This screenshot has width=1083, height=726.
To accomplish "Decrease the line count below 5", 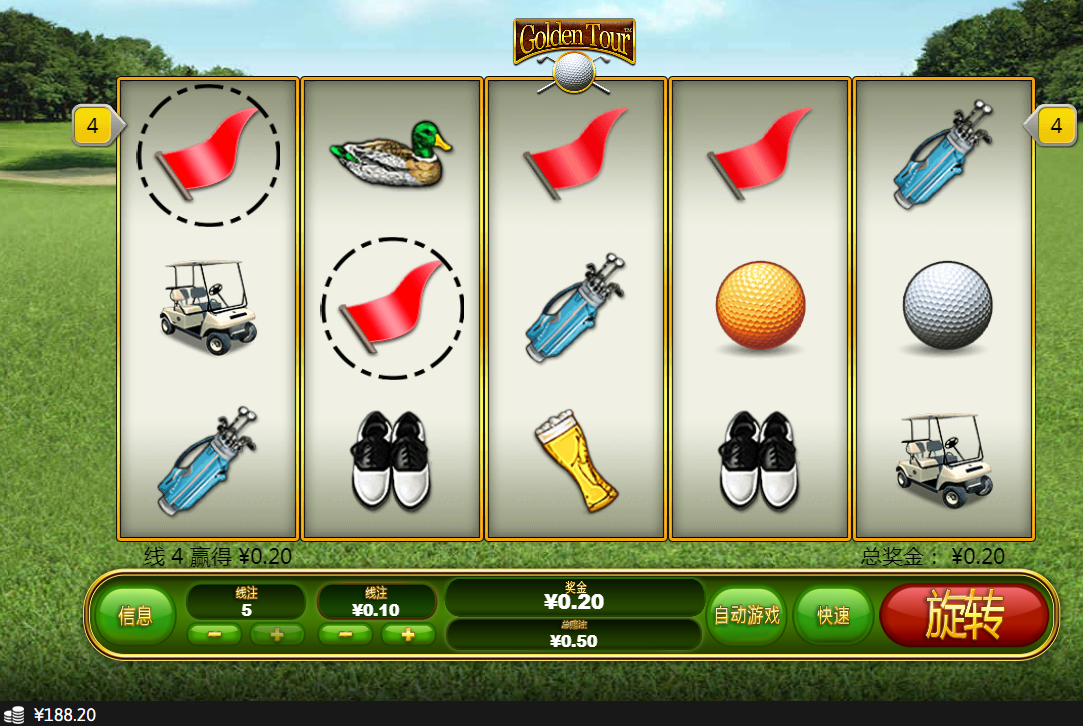I will [x=215, y=634].
